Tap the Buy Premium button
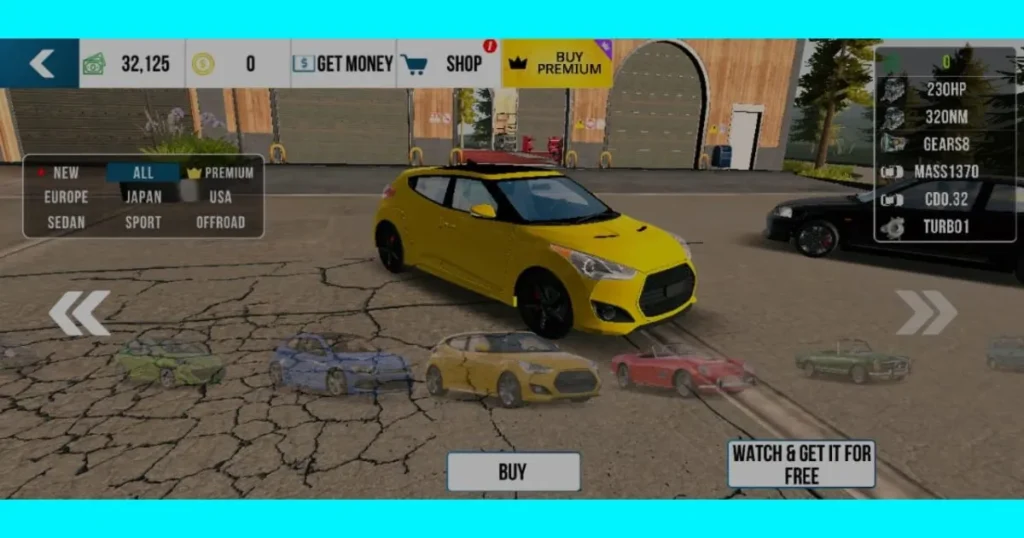This screenshot has width=1024, height=538. (x=557, y=64)
